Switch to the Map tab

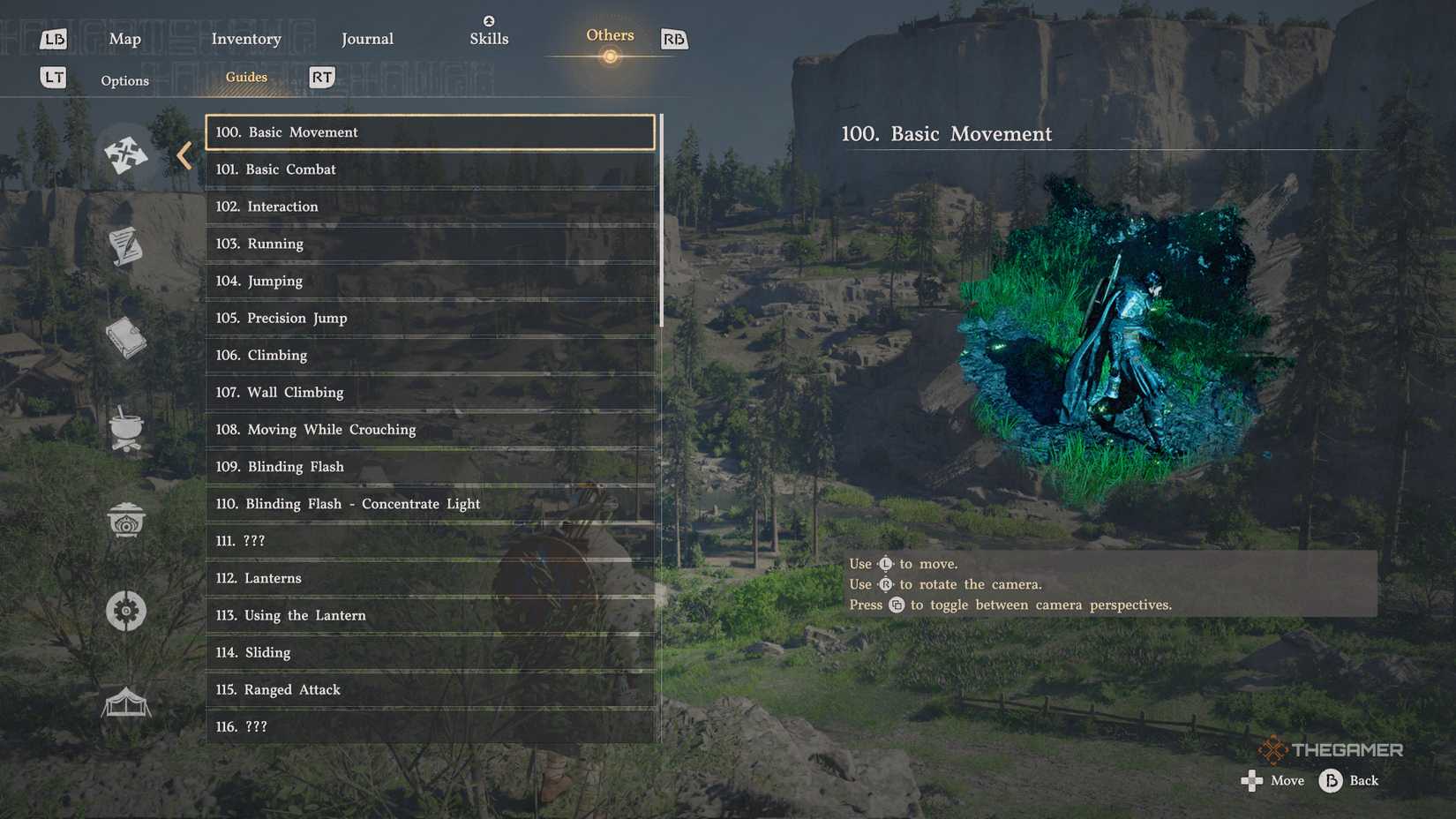coord(124,39)
